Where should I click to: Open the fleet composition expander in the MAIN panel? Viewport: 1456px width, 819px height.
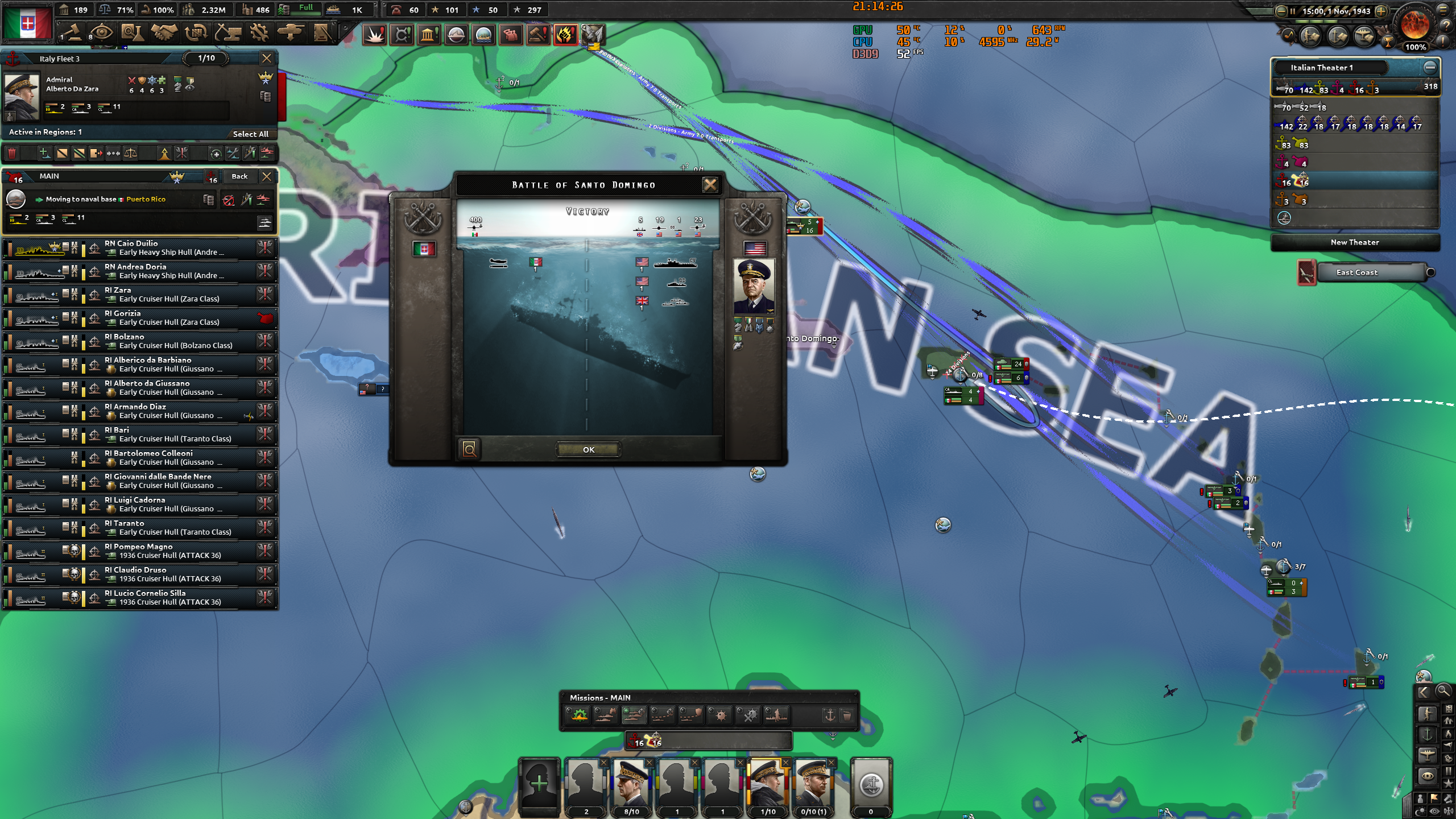pos(263,224)
